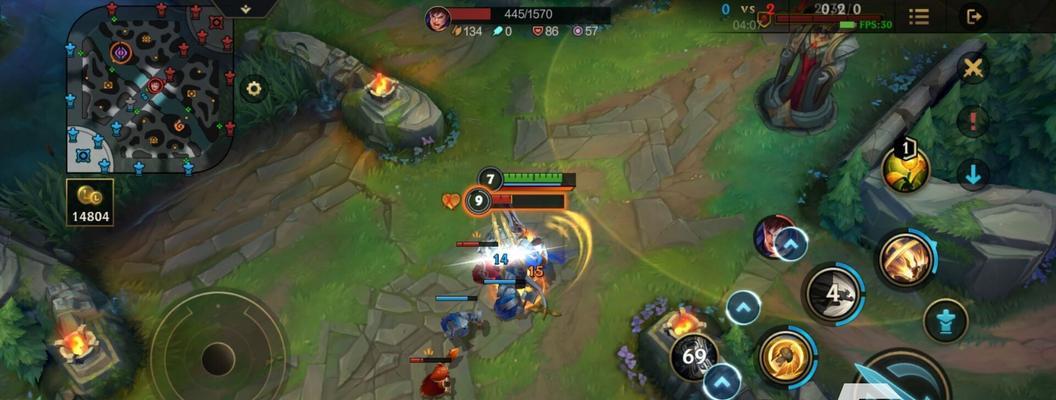Select the crossed swords attack ping

[972, 68]
